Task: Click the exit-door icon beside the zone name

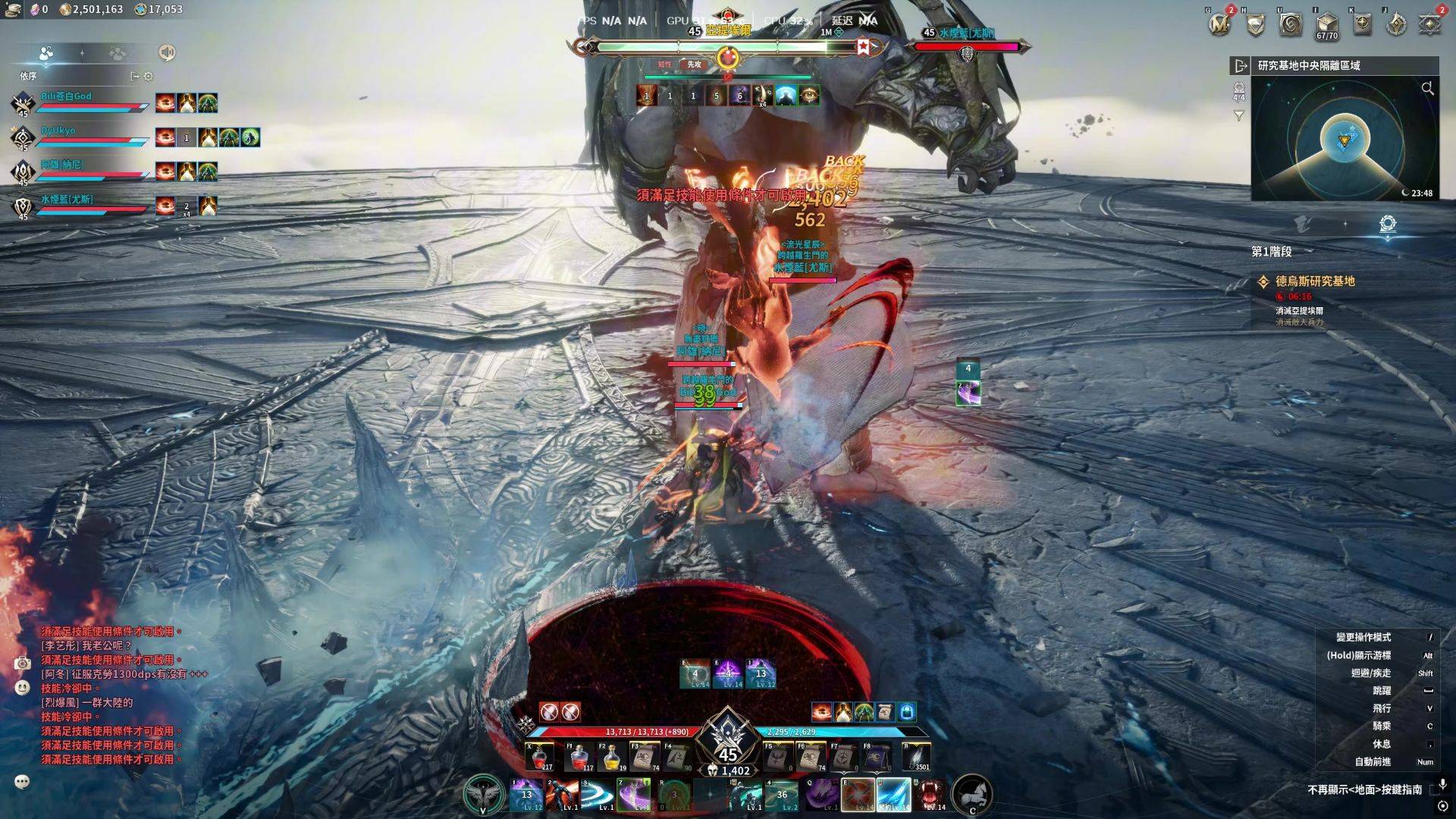Action: [1240, 66]
